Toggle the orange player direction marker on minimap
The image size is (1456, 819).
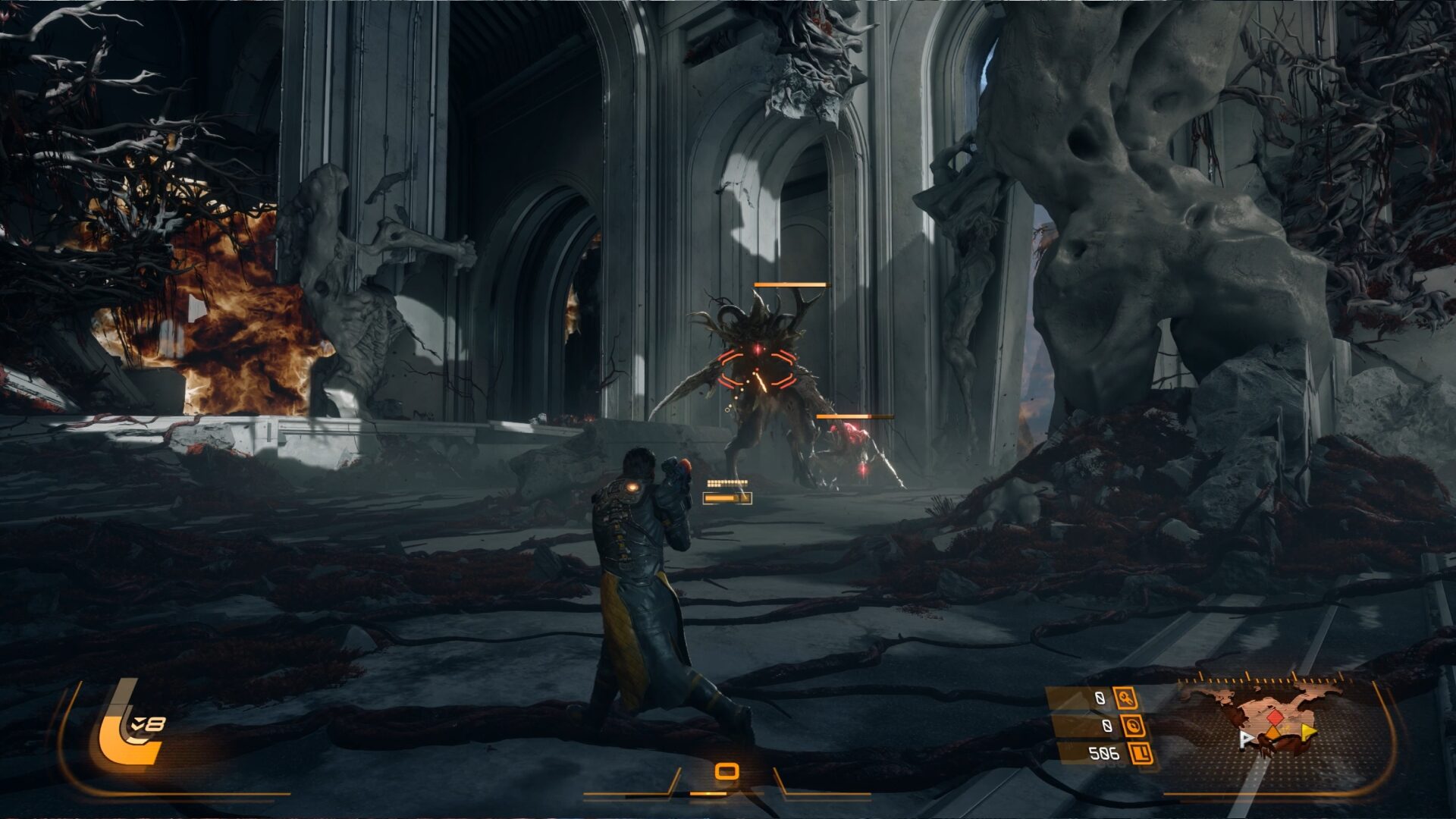1272,733
